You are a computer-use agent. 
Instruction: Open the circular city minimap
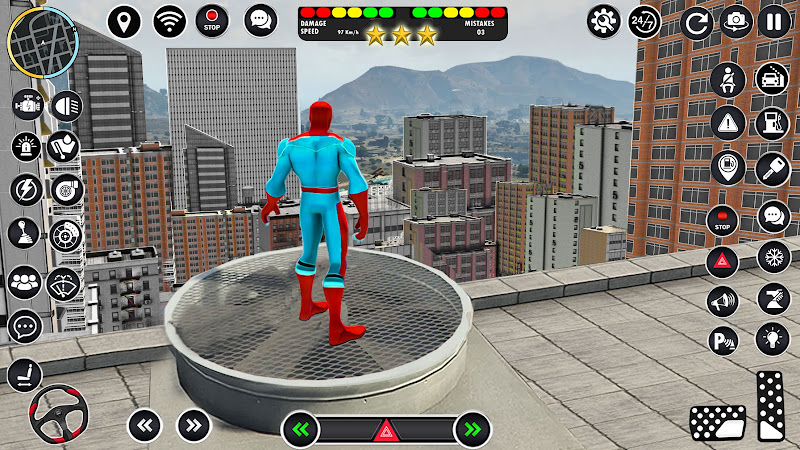tap(41, 40)
